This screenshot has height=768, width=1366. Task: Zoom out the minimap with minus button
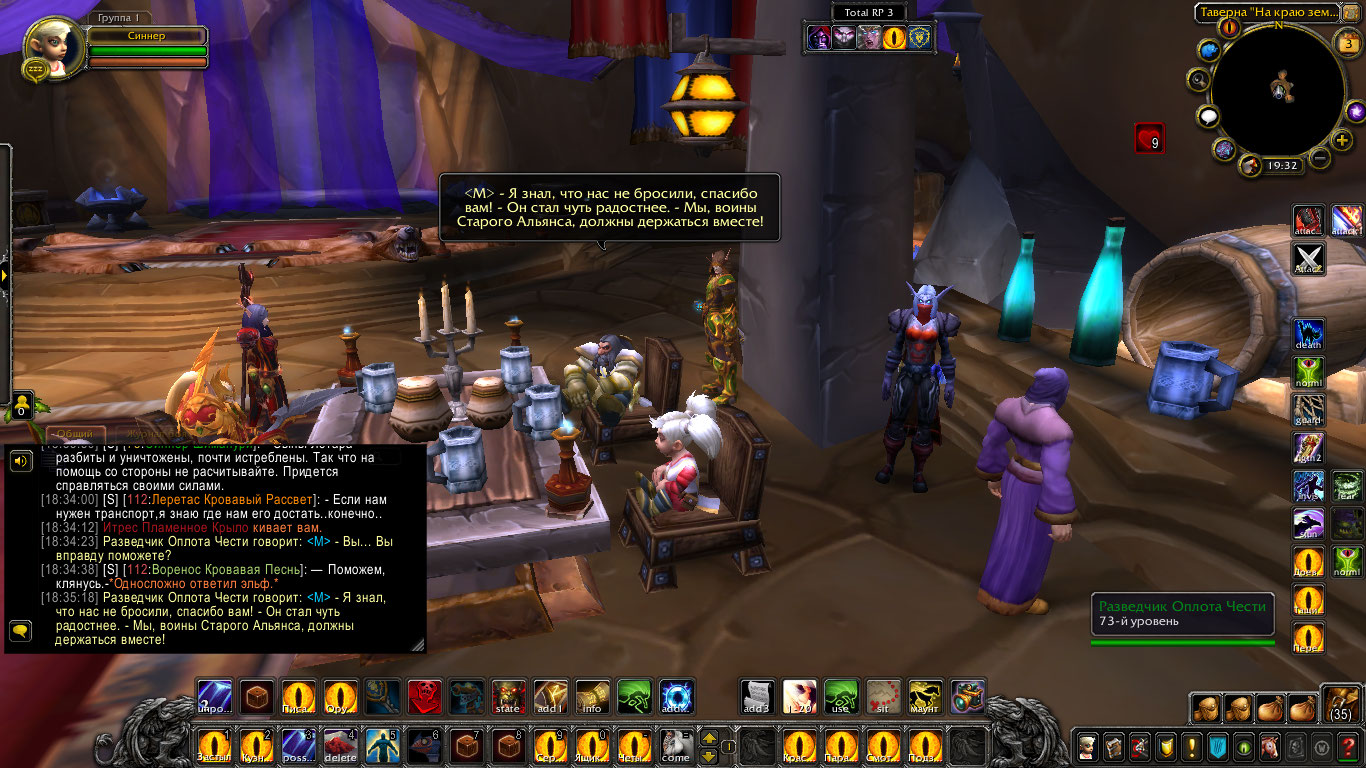pos(1320,158)
